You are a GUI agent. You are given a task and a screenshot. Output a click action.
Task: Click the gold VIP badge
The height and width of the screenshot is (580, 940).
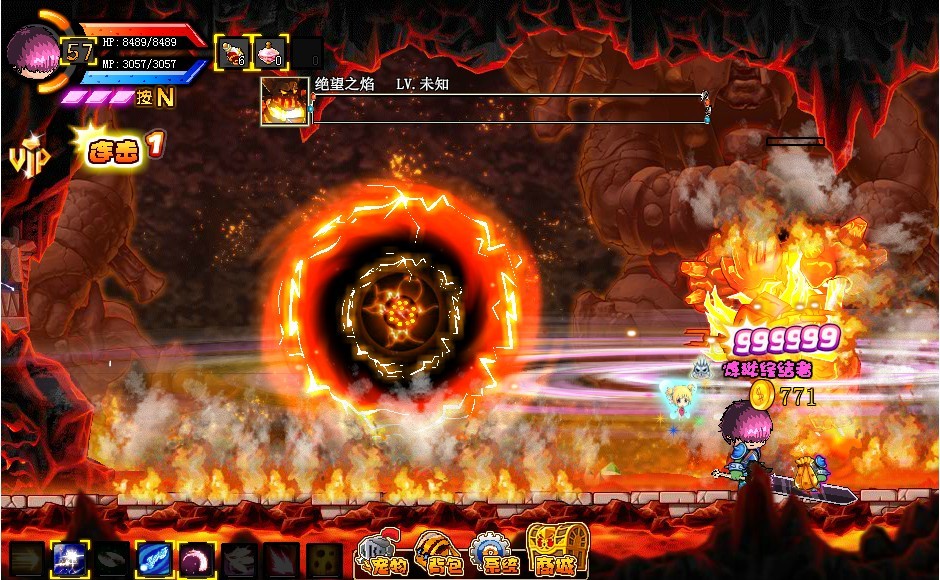point(24,158)
